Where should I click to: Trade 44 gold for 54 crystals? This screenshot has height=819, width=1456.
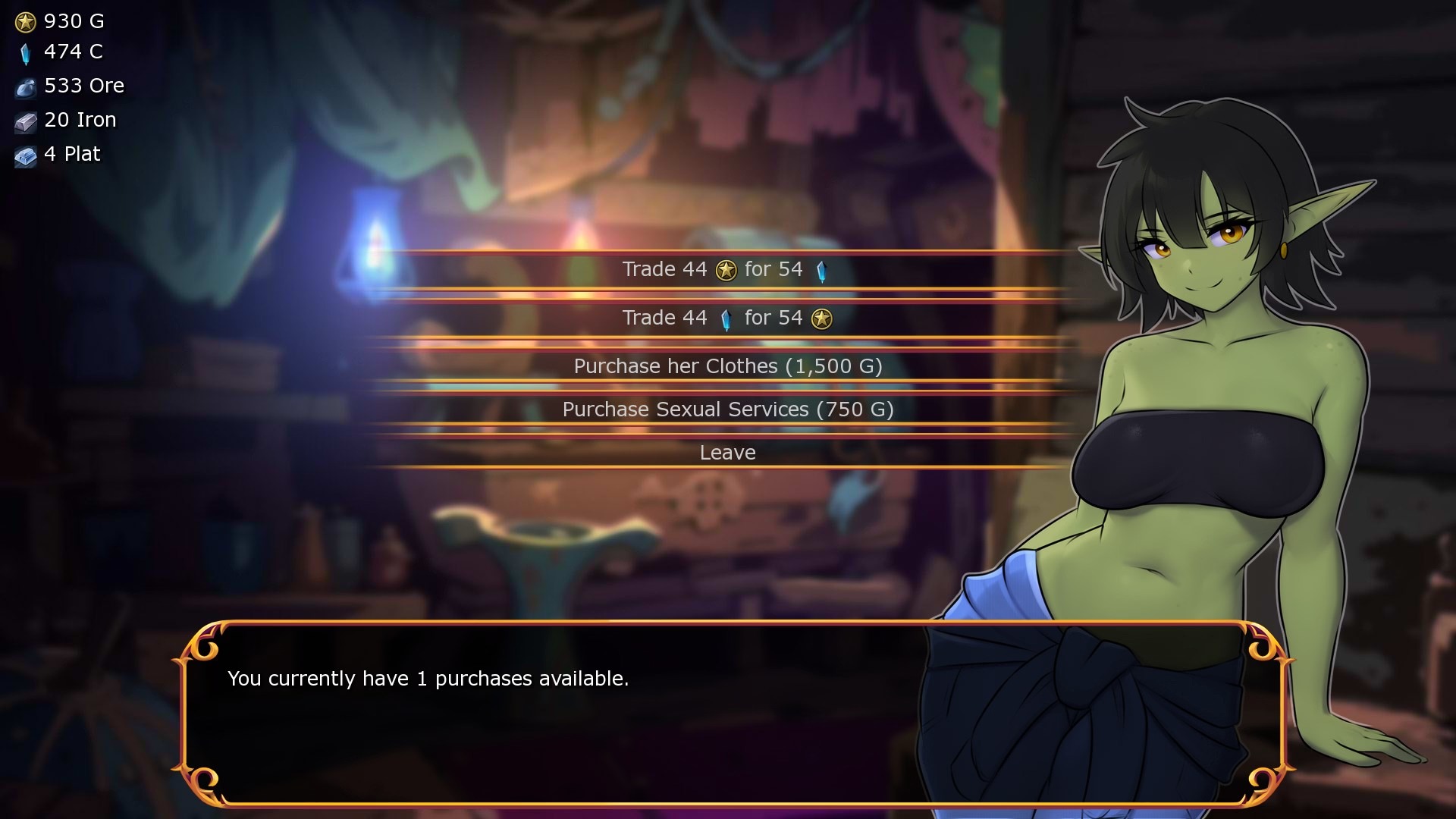726,270
